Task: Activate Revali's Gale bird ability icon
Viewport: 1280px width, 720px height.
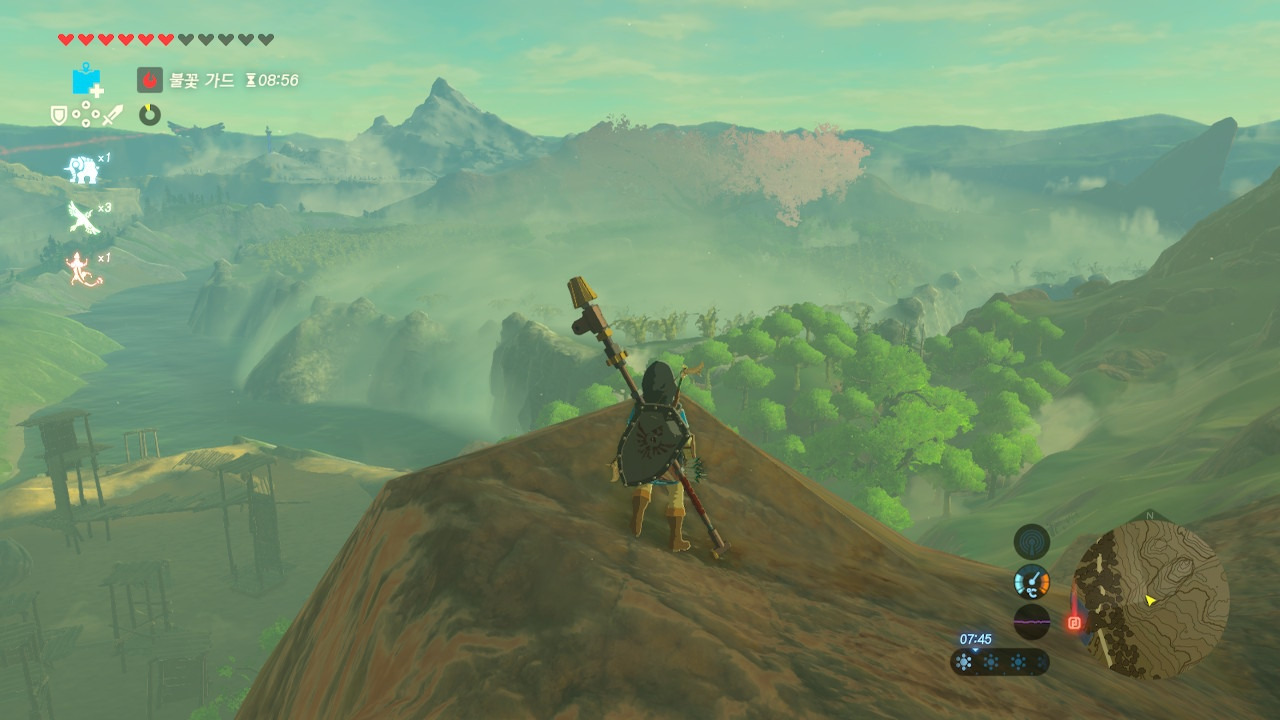Action: 82,217
